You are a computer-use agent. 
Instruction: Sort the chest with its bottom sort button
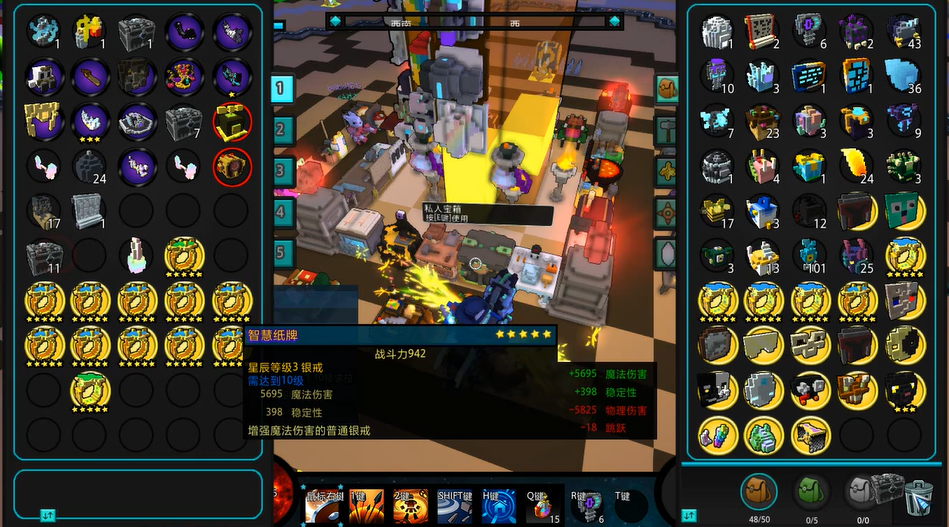[x=46, y=515]
